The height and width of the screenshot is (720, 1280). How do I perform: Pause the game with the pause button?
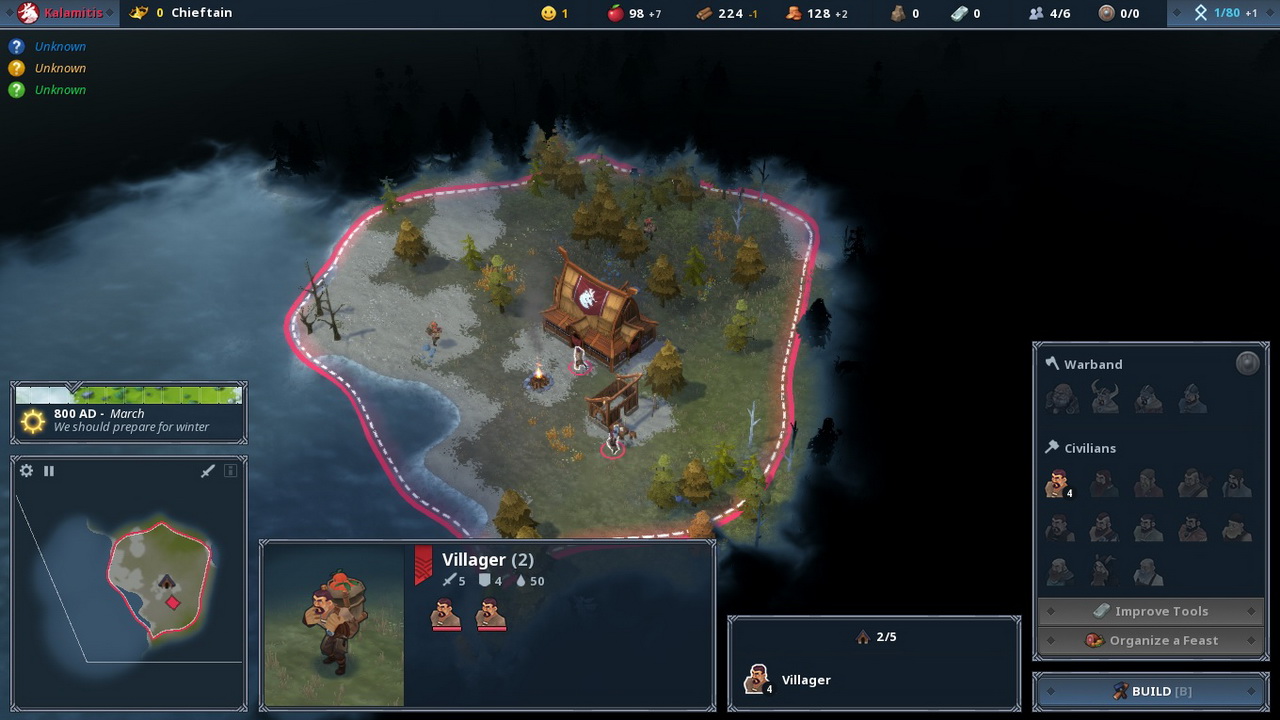tap(48, 471)
